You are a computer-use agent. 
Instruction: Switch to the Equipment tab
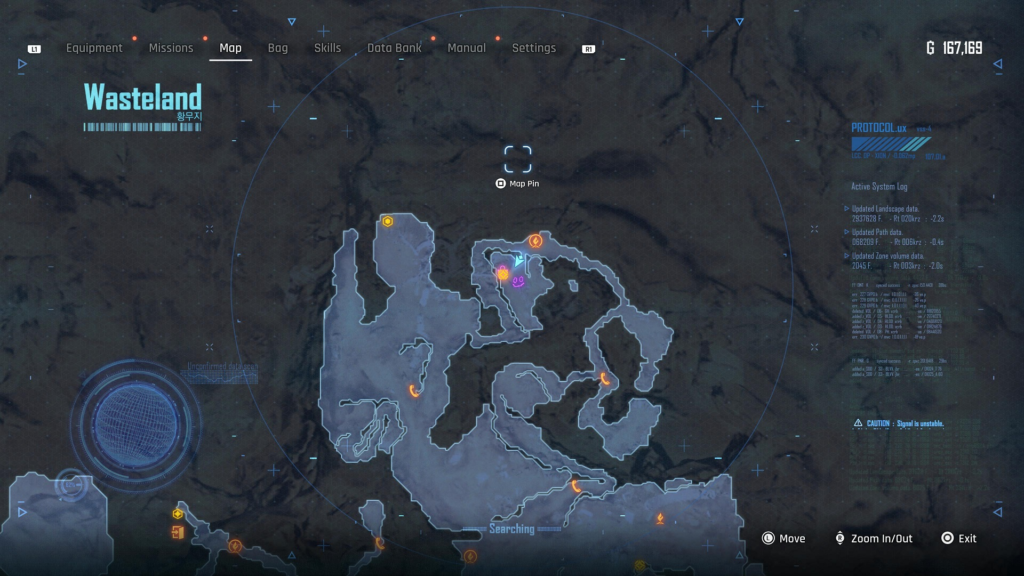[94, 48]
